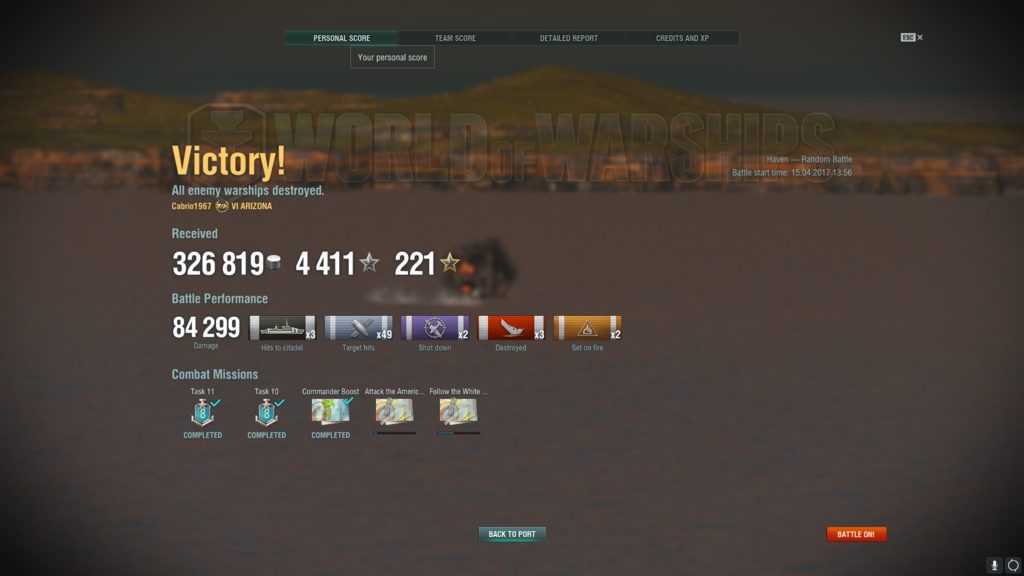Image resolution: width=1024 pixels, height=576 pixels.
Task: Switch to the Team Score tab
Action: tap(455, 38)
